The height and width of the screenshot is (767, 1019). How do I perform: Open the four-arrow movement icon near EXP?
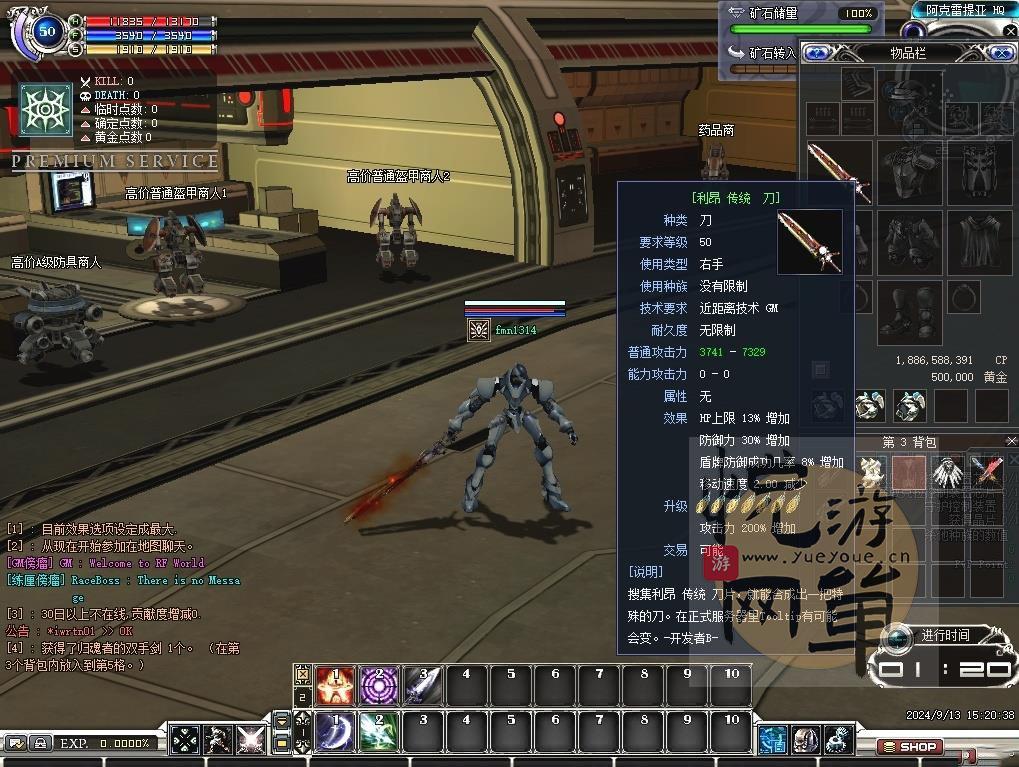[186, 740]
